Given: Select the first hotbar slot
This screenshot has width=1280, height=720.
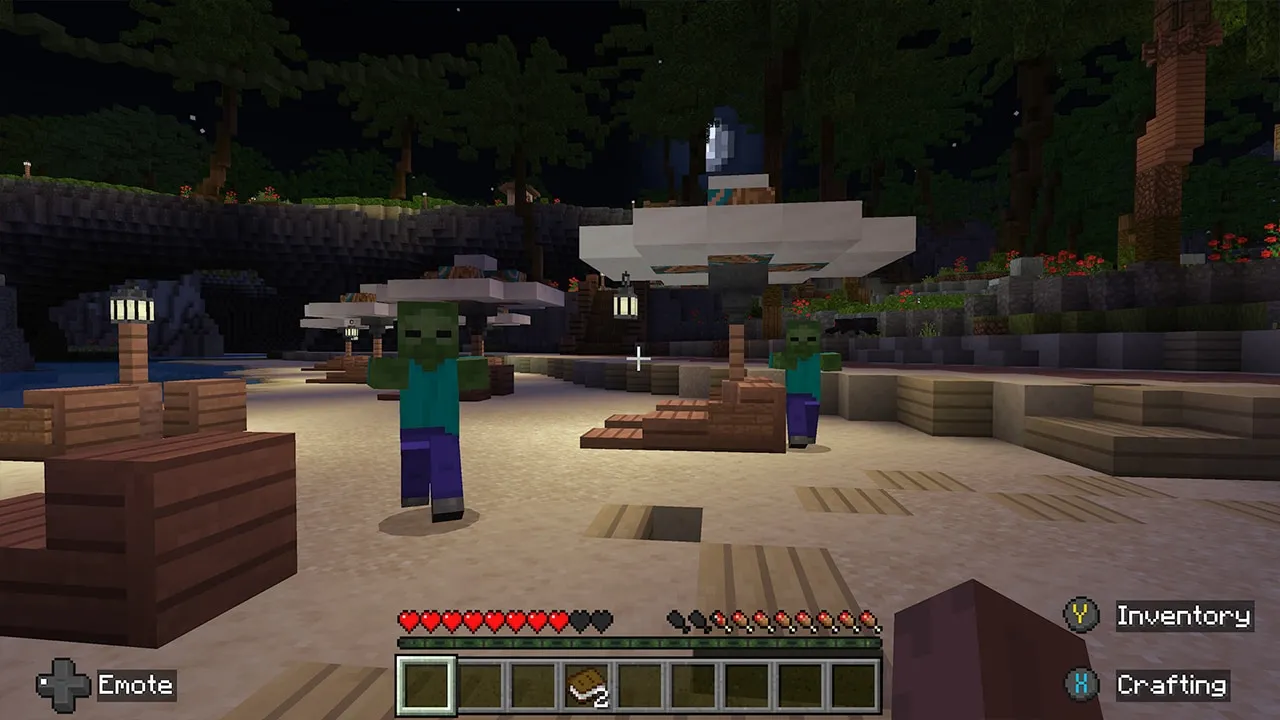Looking at the screenshot, I should (425, 686).
